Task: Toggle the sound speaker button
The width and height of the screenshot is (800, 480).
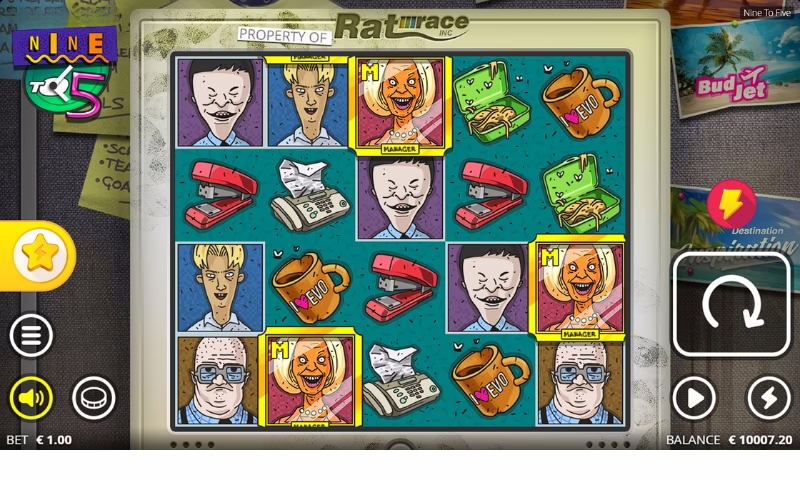Action: coord(31,398)
